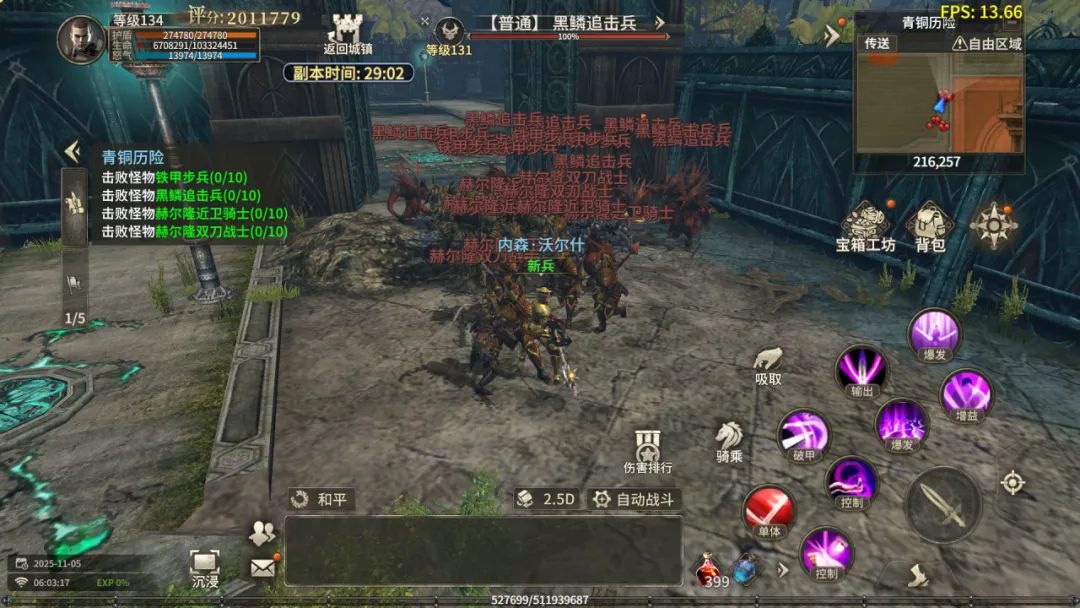Tap the sword basic attack button
Screen dimensions: 1080x608
point(943,504)
